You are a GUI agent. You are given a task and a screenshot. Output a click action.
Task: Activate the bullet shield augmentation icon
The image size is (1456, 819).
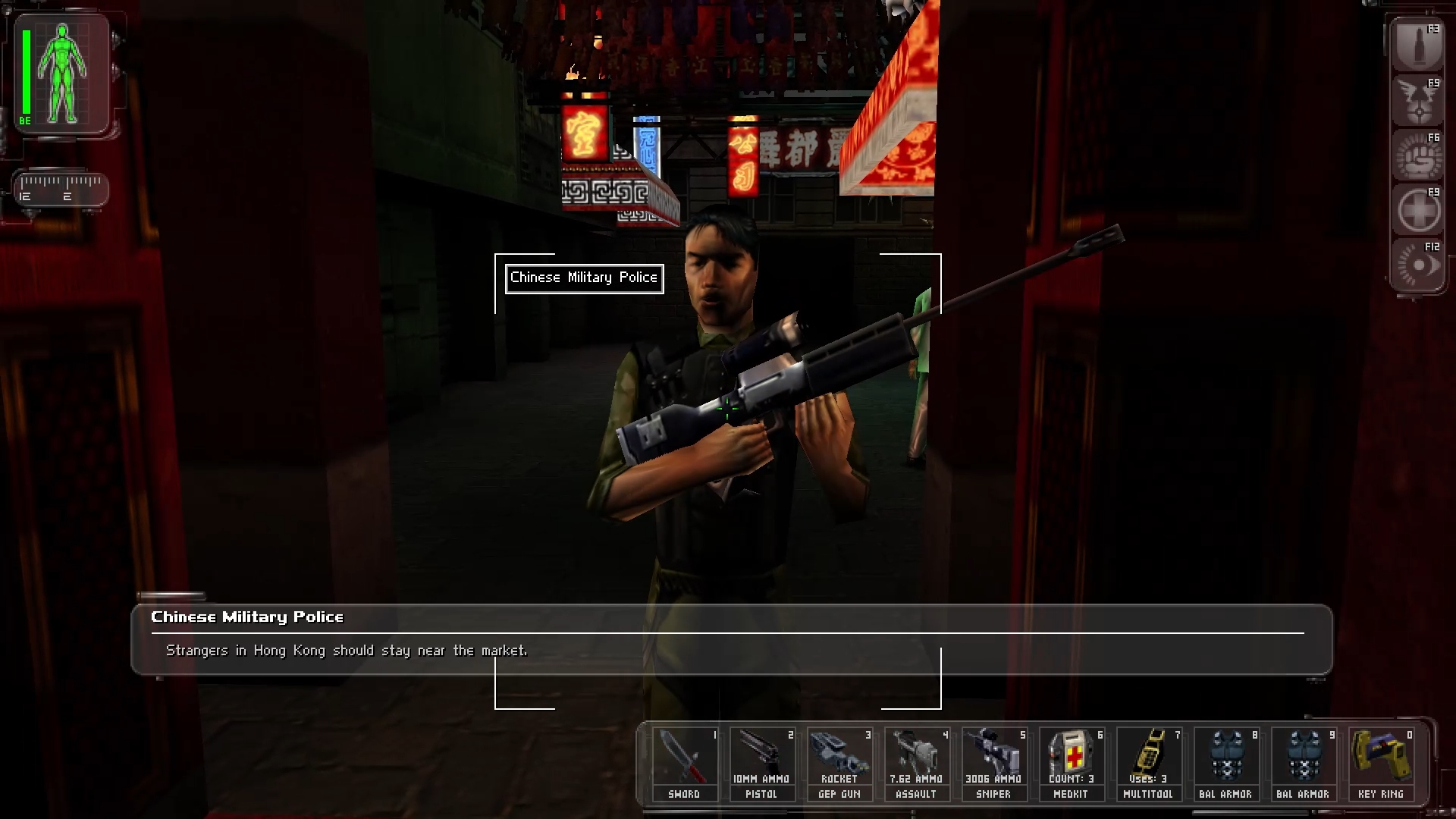(x=1417, y=46)
